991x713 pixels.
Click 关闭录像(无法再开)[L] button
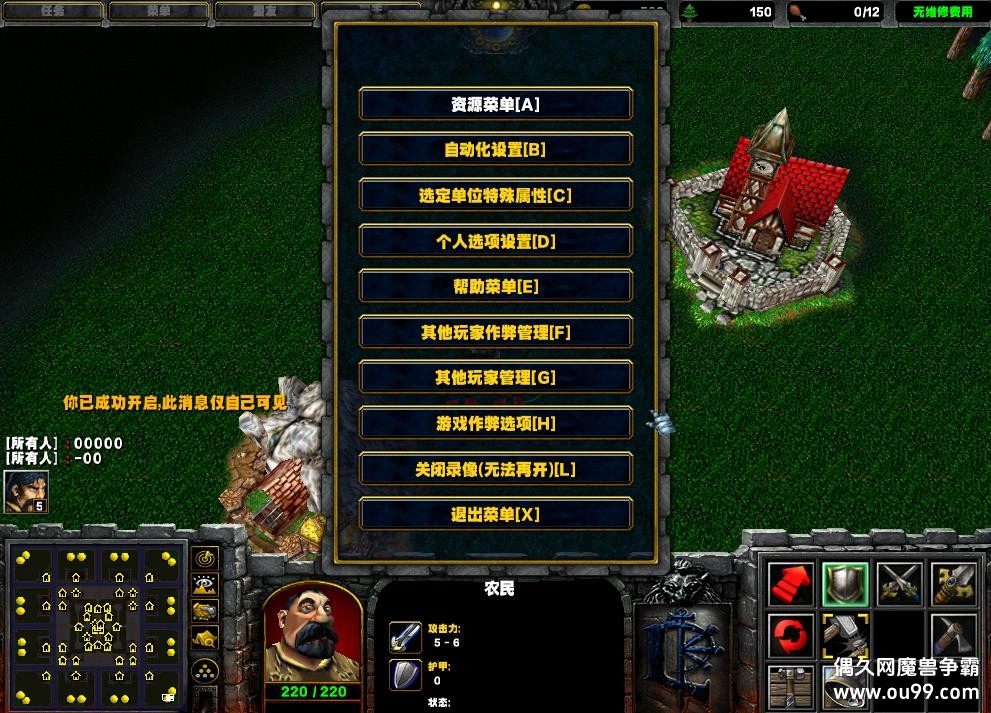(x=495, y=469)
